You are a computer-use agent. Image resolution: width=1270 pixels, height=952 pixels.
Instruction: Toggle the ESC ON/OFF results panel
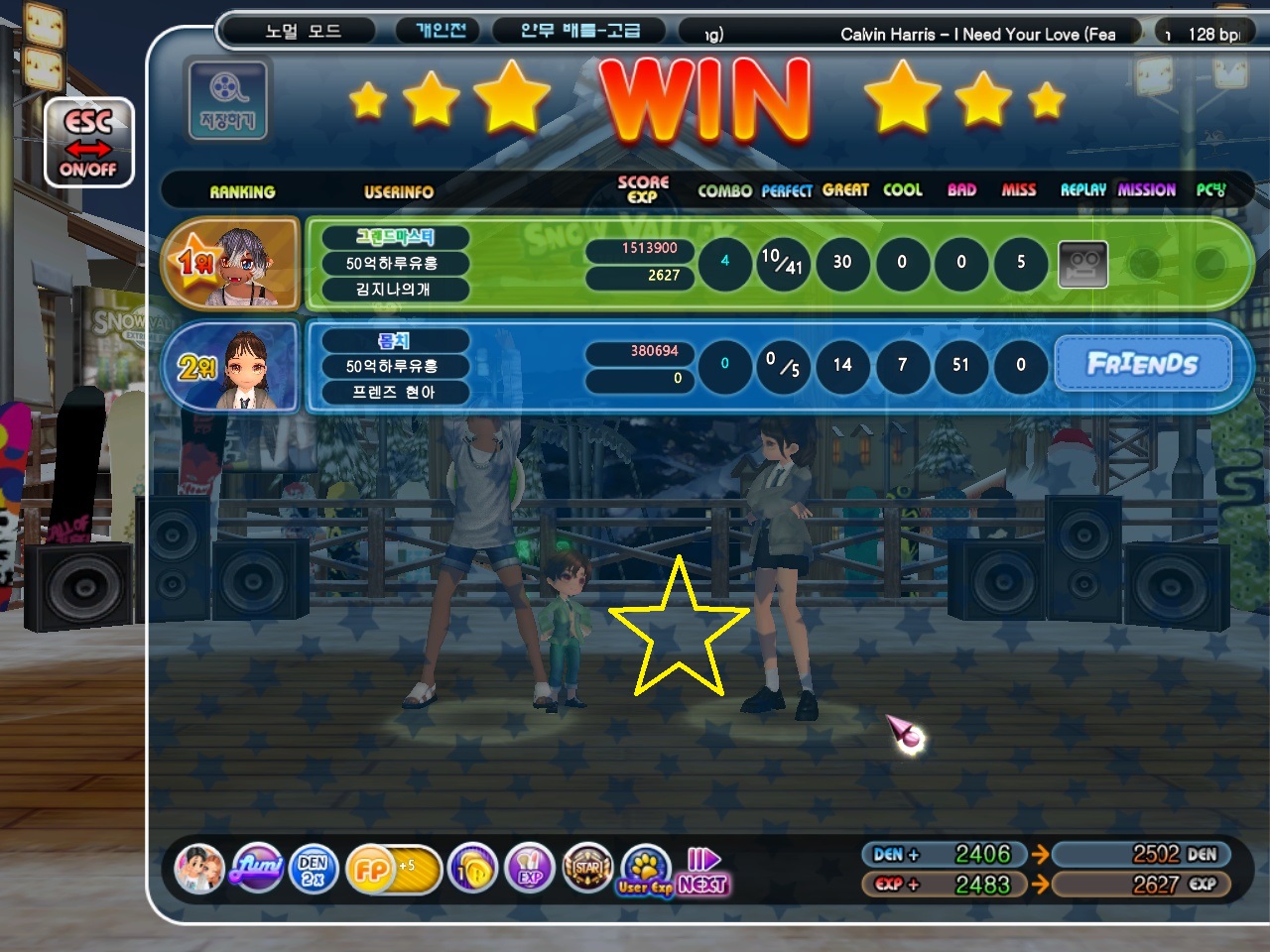(88, 144)
